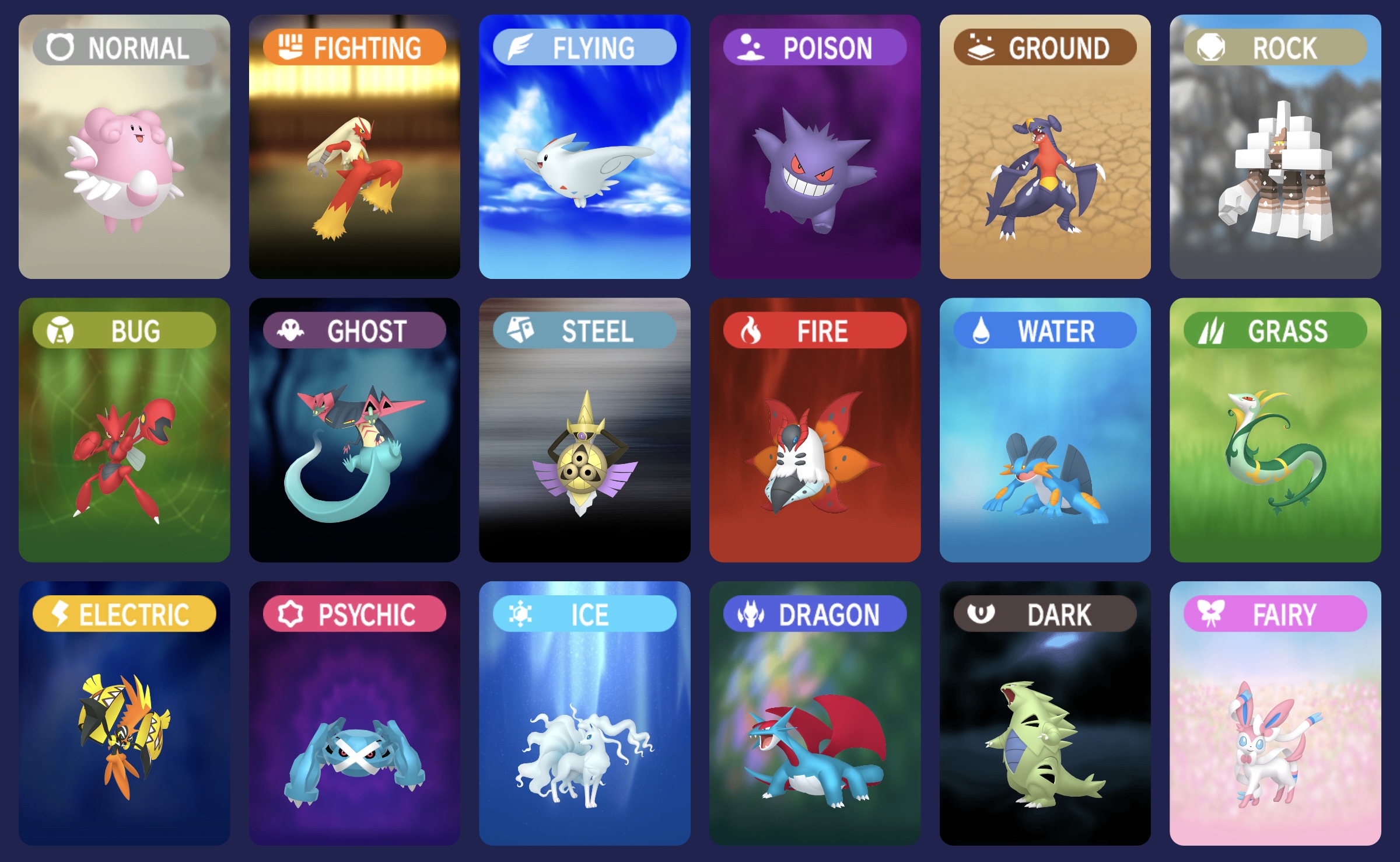Pick the Poison type card with Gengar
The image size is (1400, 862).
tap(815, 146)
